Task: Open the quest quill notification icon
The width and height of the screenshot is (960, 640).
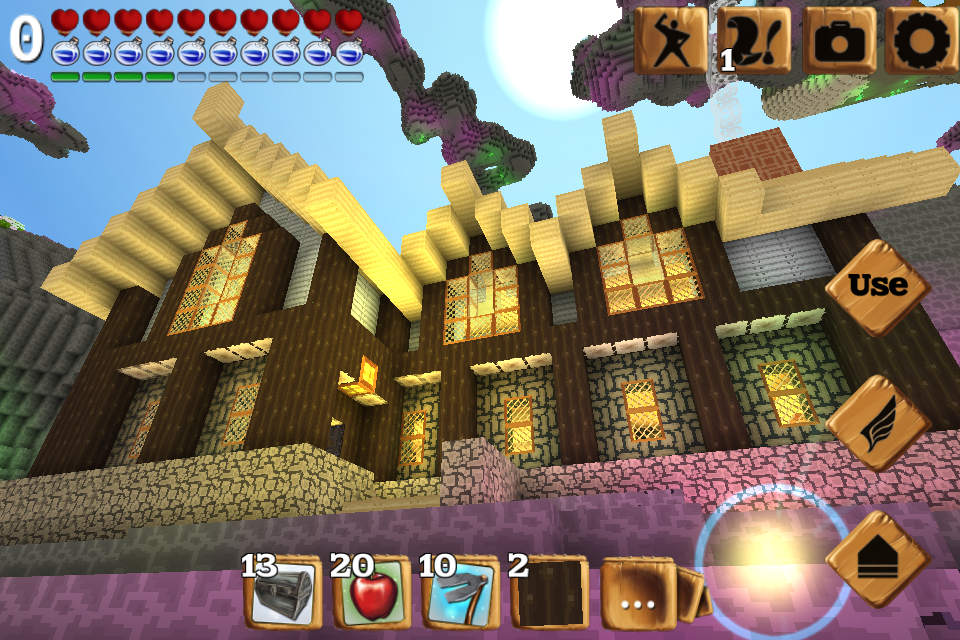Action: (754, 41)
